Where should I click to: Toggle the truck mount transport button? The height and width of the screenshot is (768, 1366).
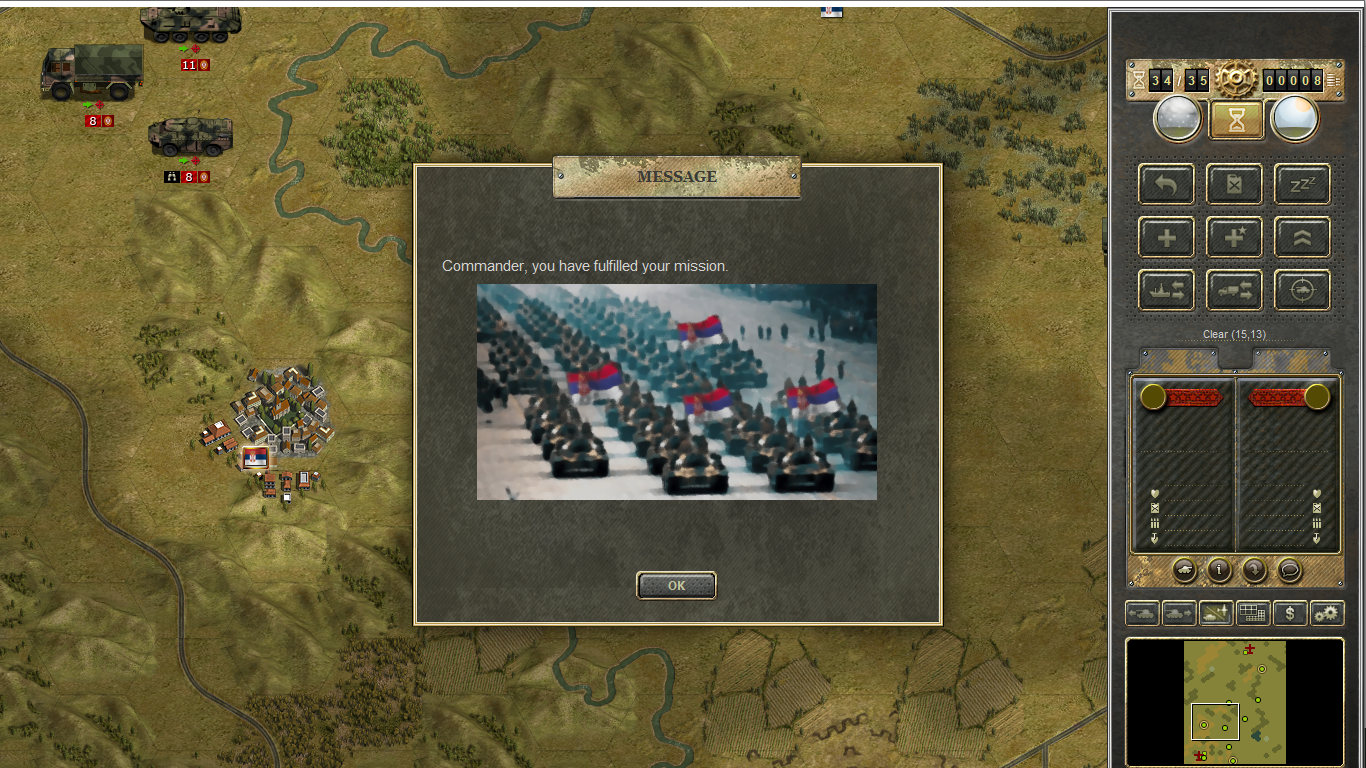(x=1234, y=291)
